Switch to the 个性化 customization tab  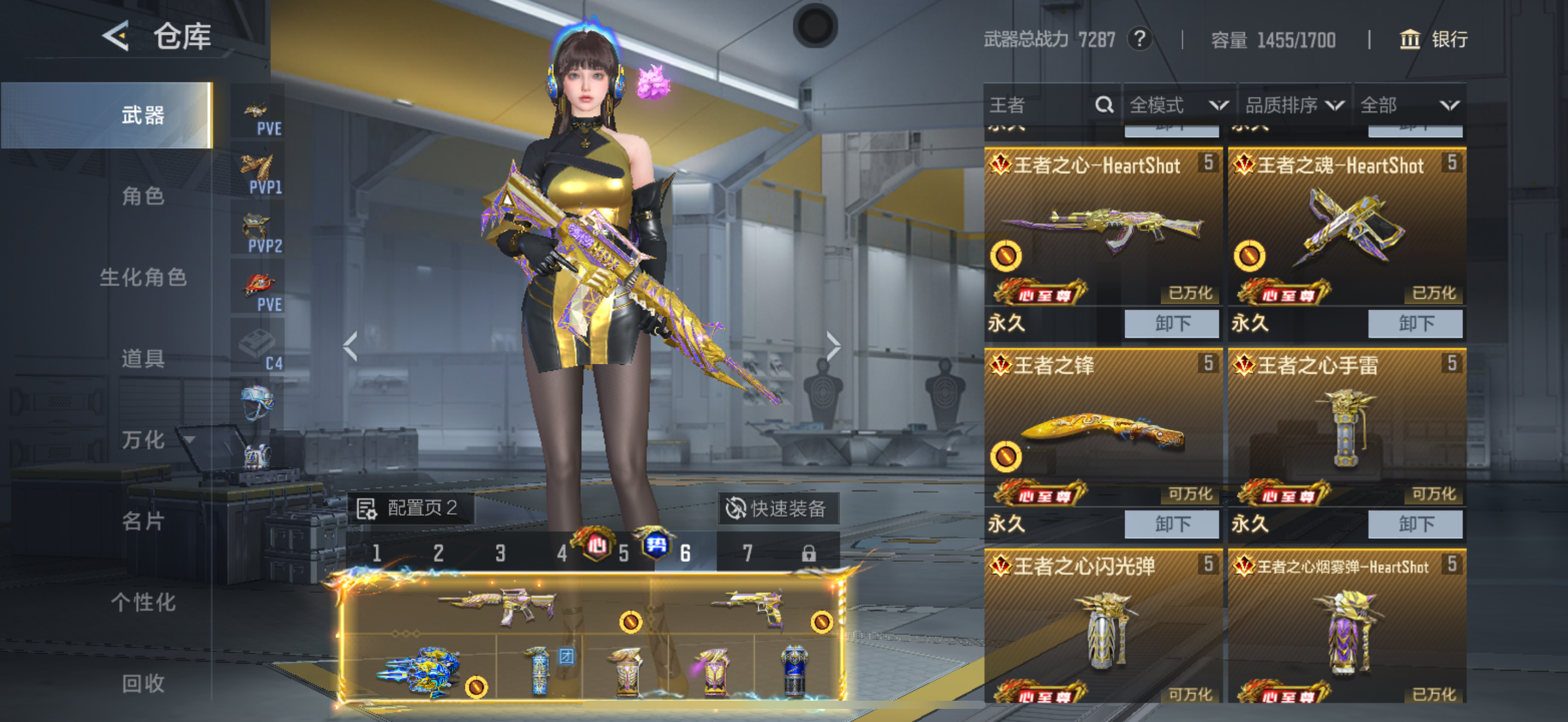click(x=143, y=602)
